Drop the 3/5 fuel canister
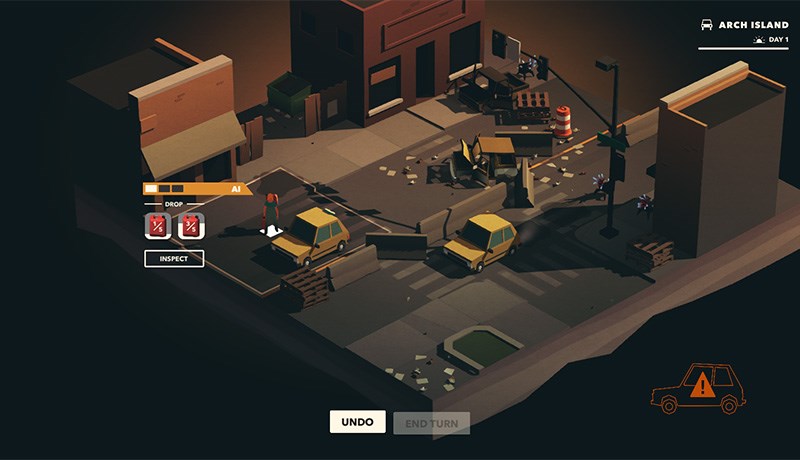The height and width of the screenshot is (460, 800). (190, 226)
